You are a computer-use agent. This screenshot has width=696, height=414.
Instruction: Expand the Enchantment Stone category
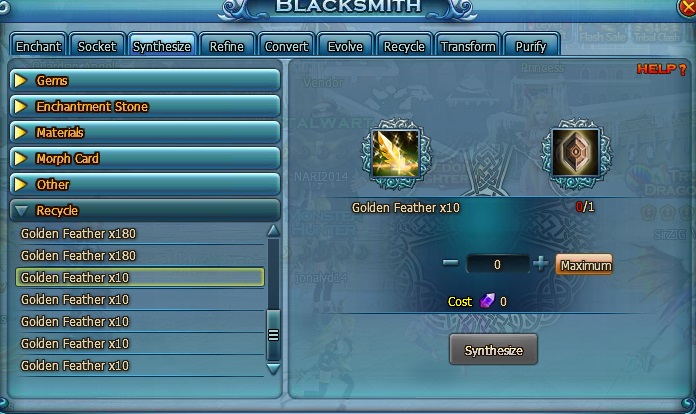[x=144, y=106]
